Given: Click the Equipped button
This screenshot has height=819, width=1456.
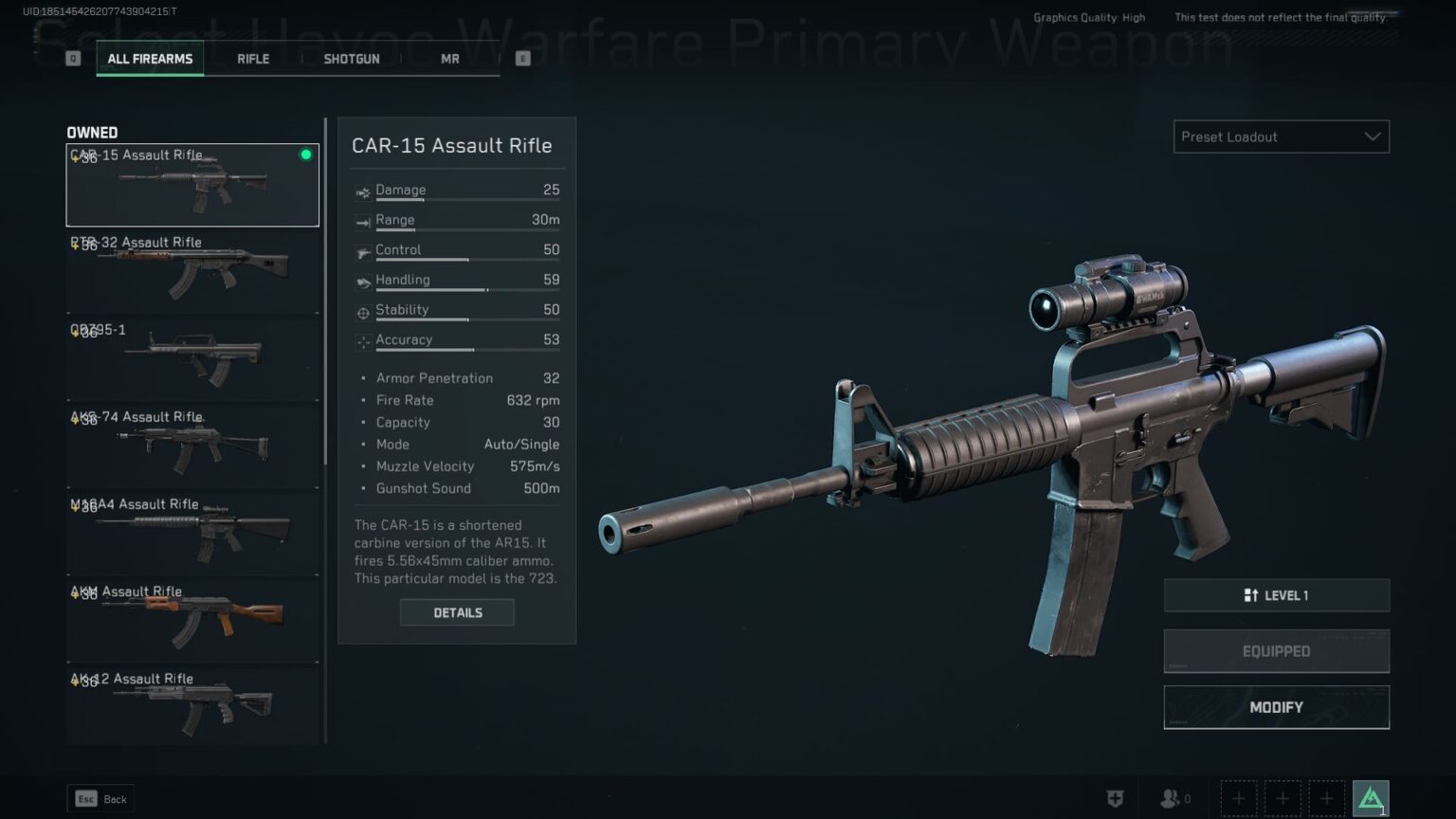Looking at the screenshot, I should coord(1276,651).
